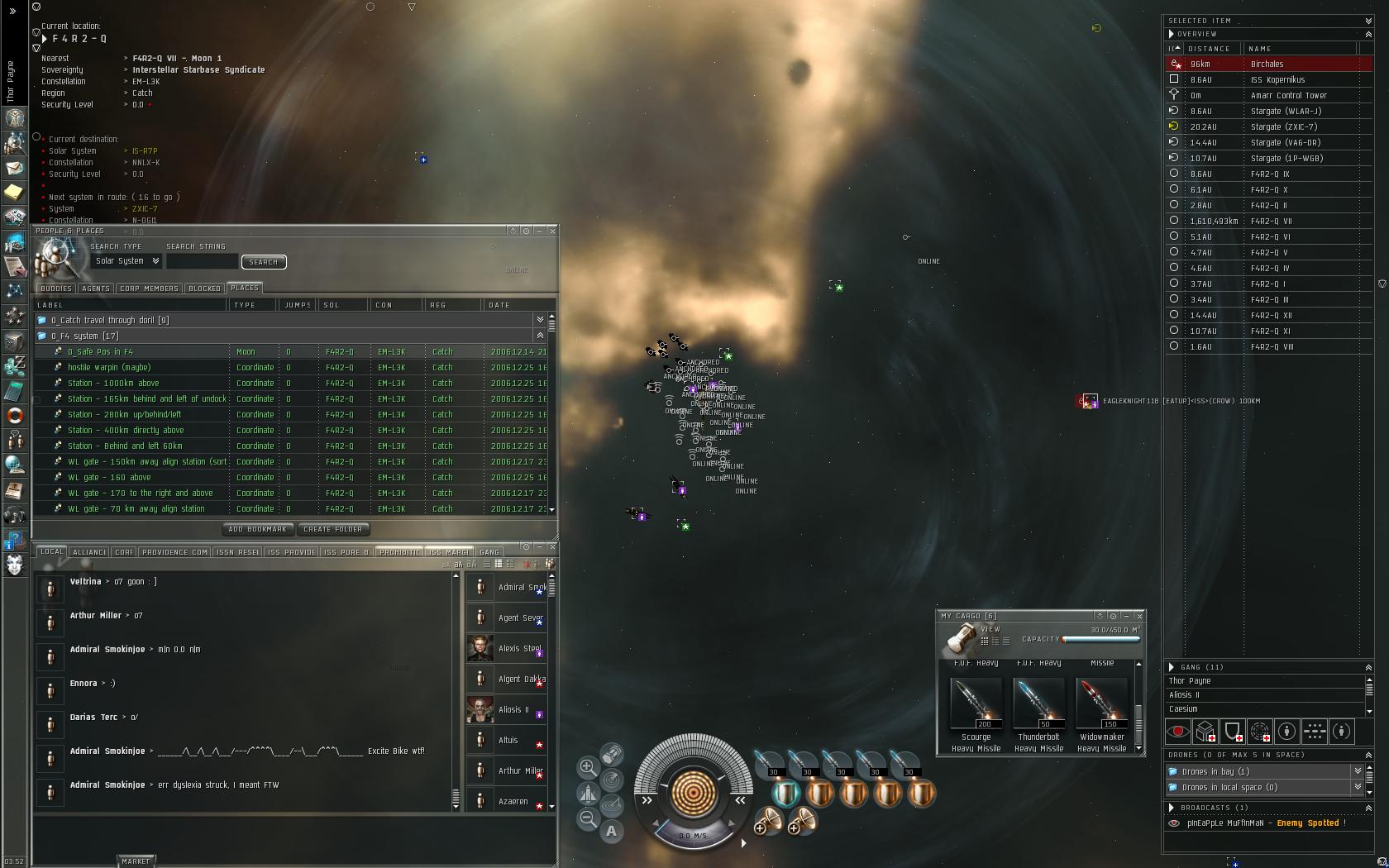Click the search string text field
Image resolution: width=1389 pixels, height=868 pixels.
coord(202,261)
